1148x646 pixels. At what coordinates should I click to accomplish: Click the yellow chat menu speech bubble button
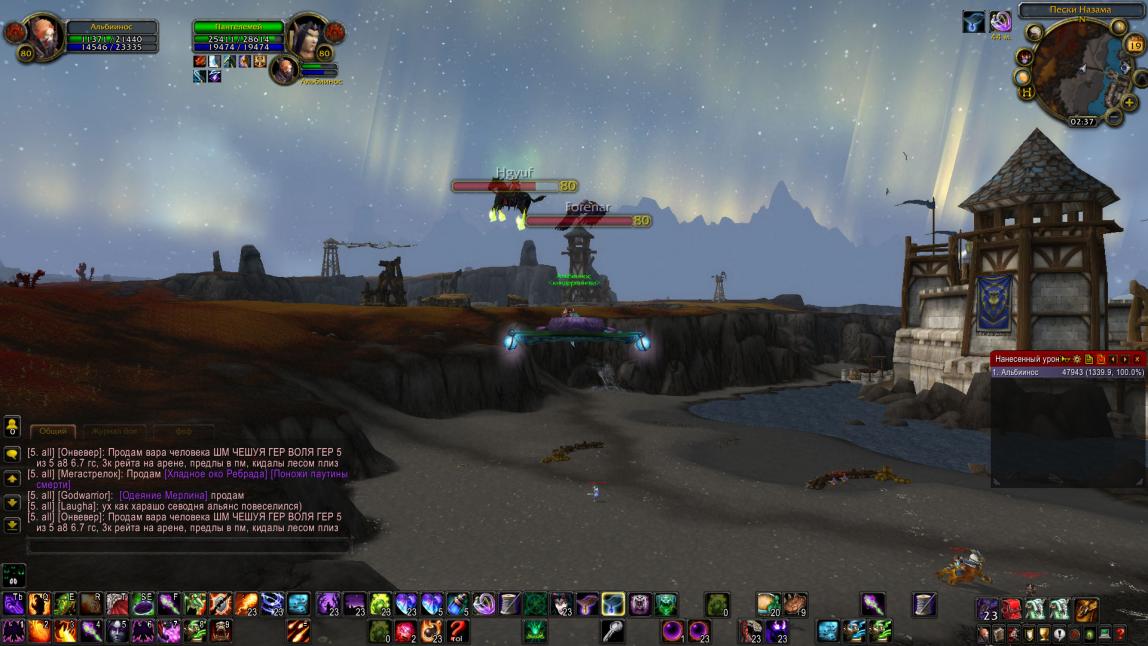(12, 453)
